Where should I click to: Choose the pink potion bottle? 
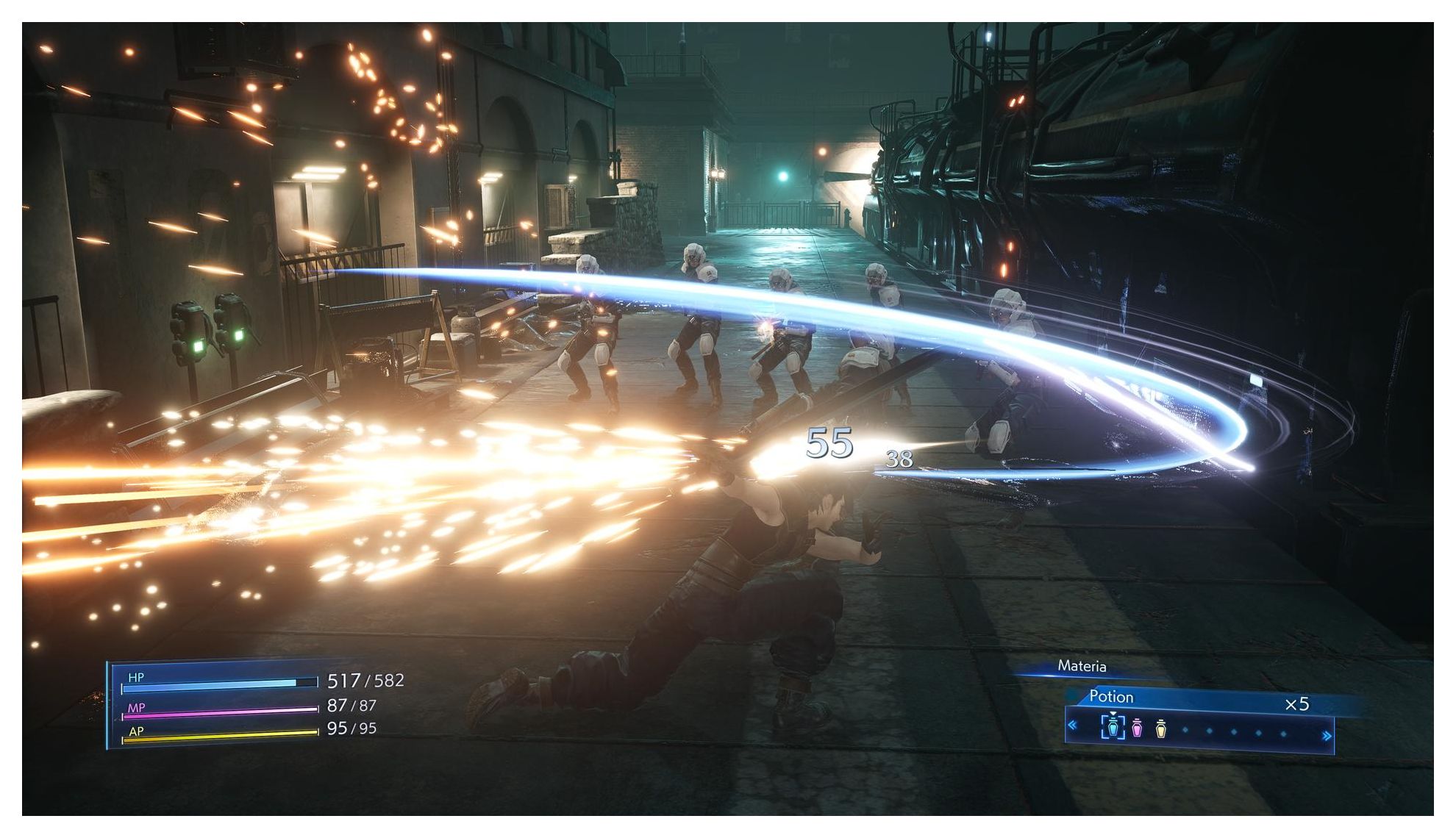(1137, 728)
